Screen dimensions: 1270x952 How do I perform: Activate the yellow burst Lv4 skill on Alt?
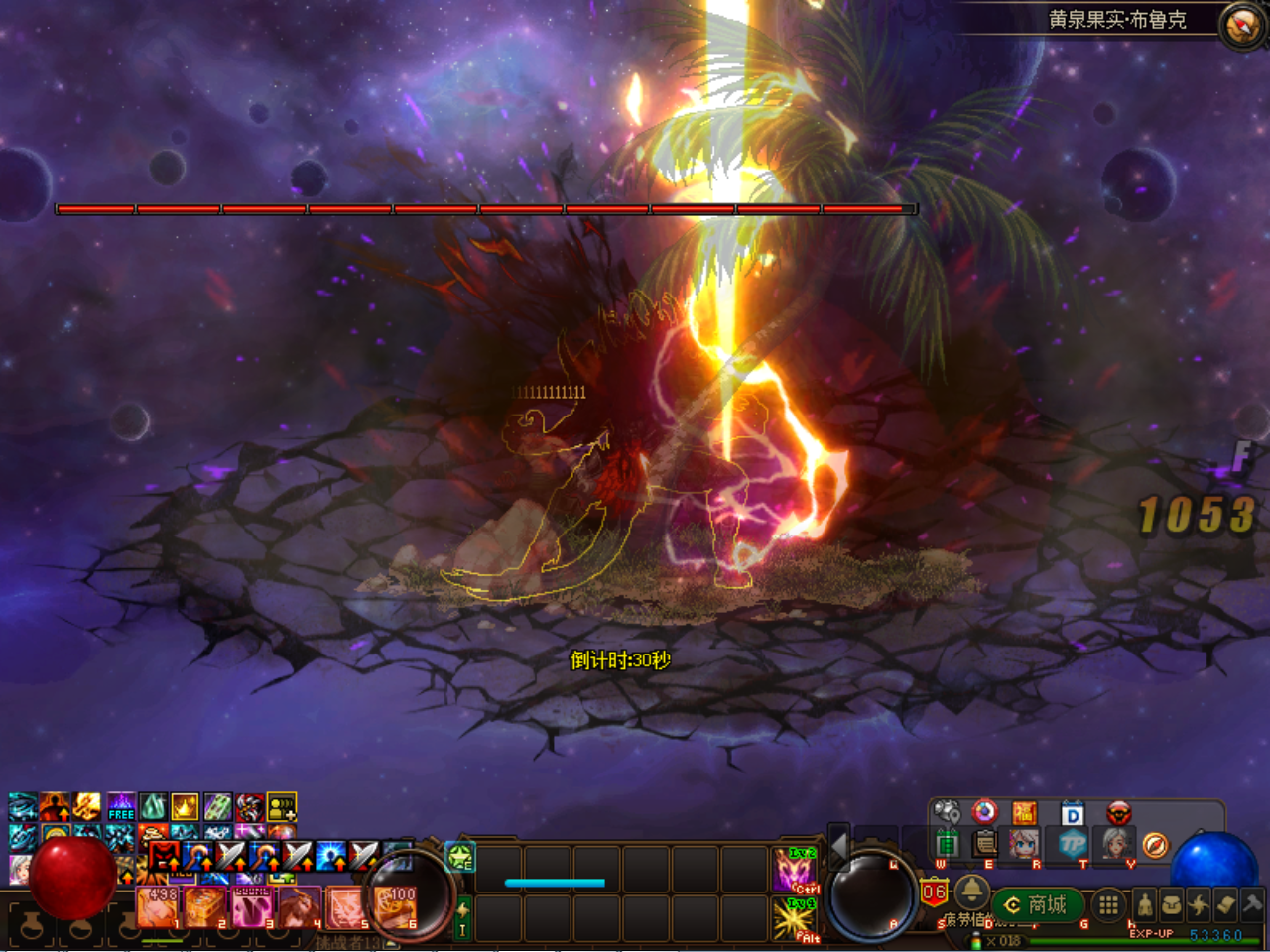coord(795,918)
